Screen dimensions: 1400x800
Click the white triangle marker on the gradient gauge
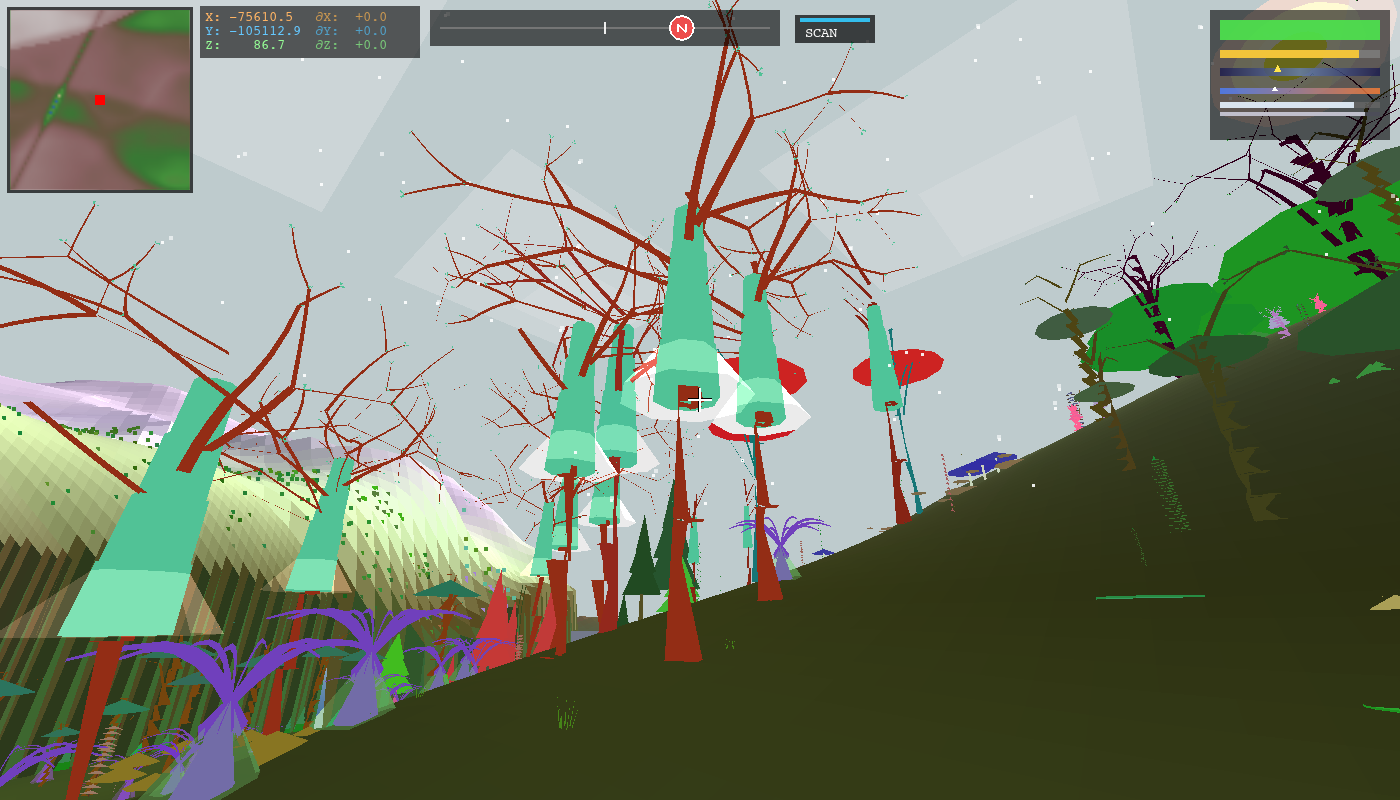(1275, 89)
